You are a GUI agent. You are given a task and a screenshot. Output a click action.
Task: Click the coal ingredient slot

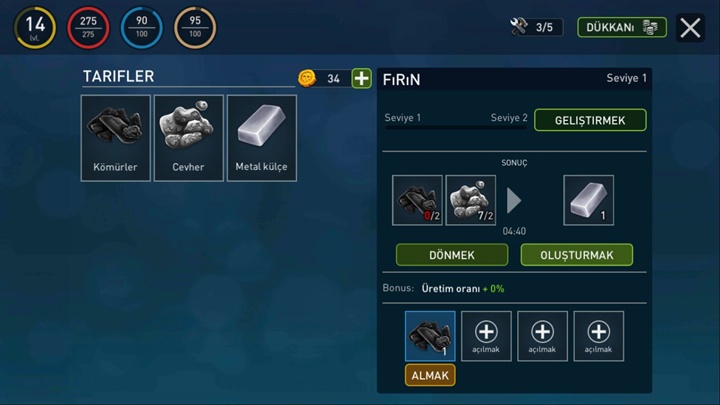pyautogui.click(x=418, y=200)
